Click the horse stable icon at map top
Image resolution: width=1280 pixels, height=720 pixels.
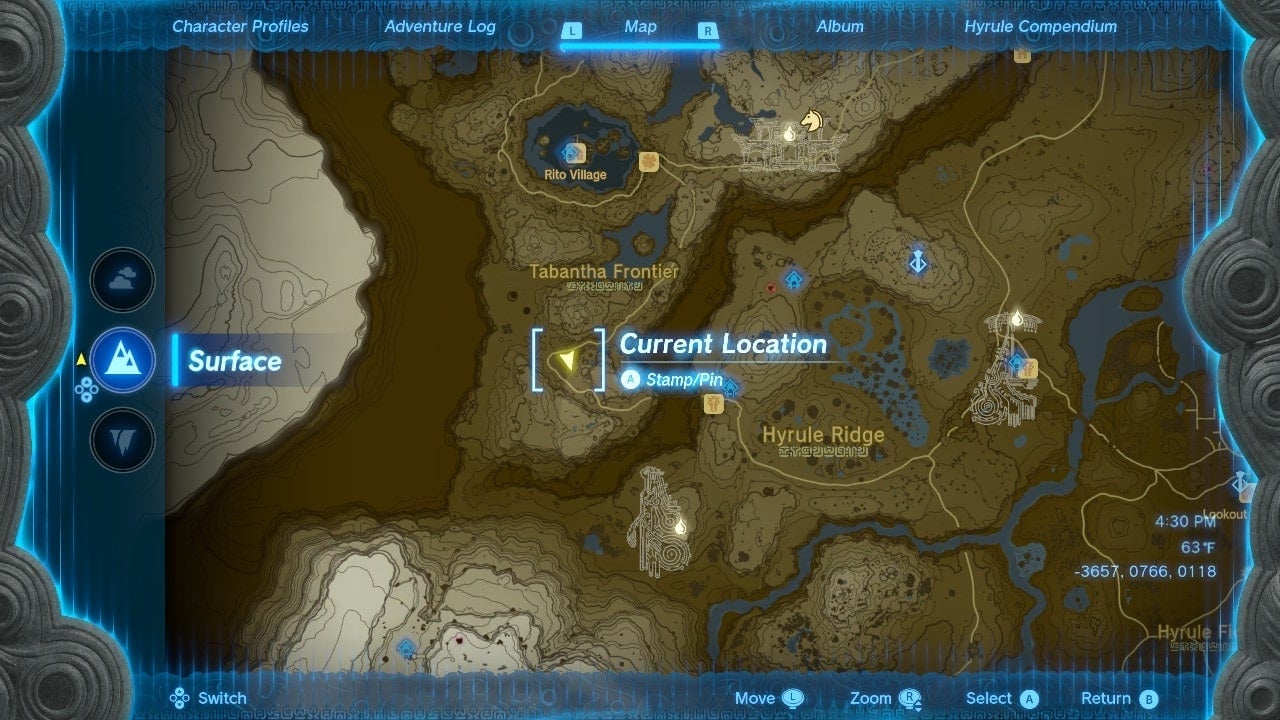coord(809,122)
